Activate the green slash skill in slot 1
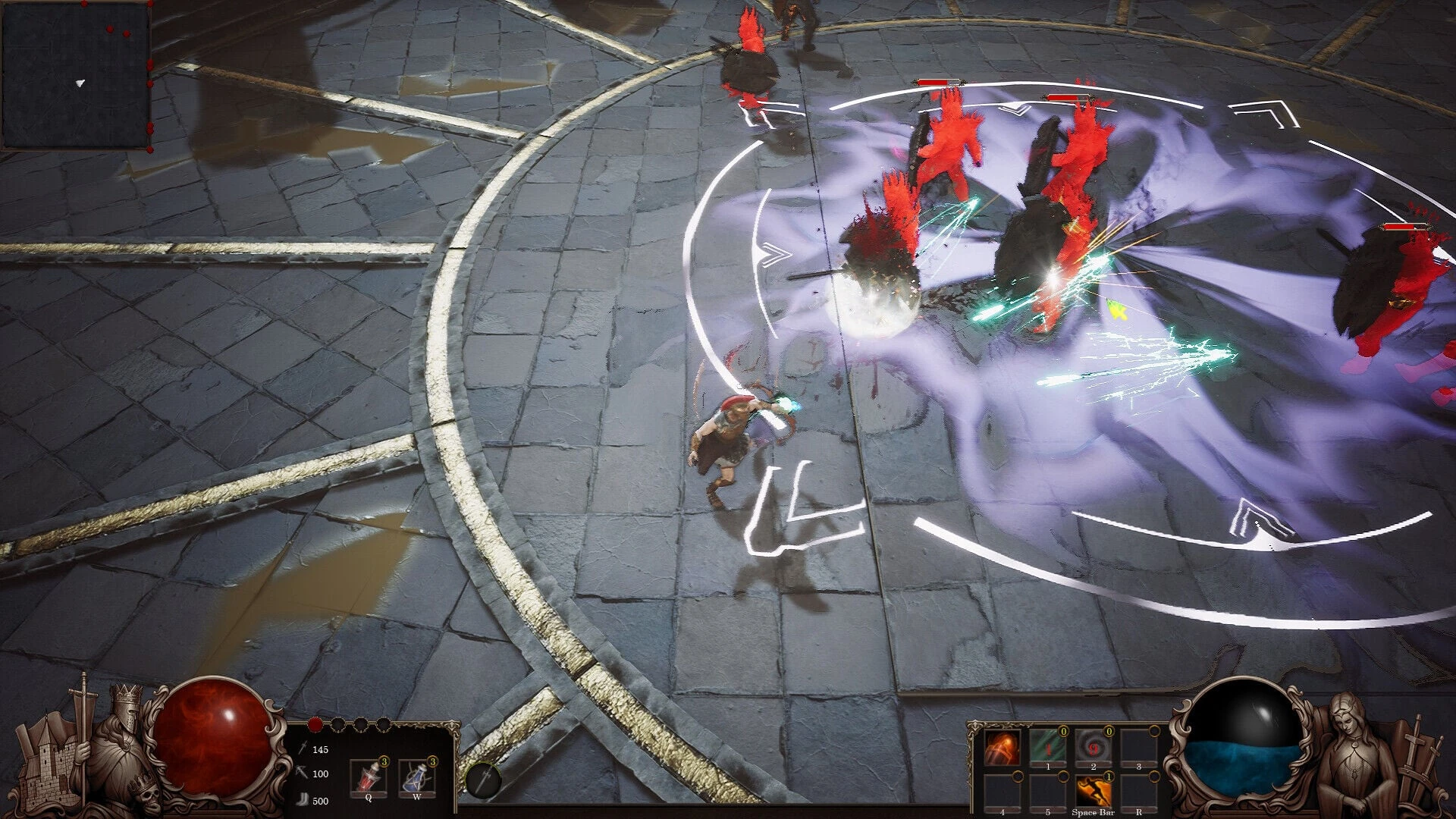Viewport: 1456px width, 819px height. (x=1047, y=748)
